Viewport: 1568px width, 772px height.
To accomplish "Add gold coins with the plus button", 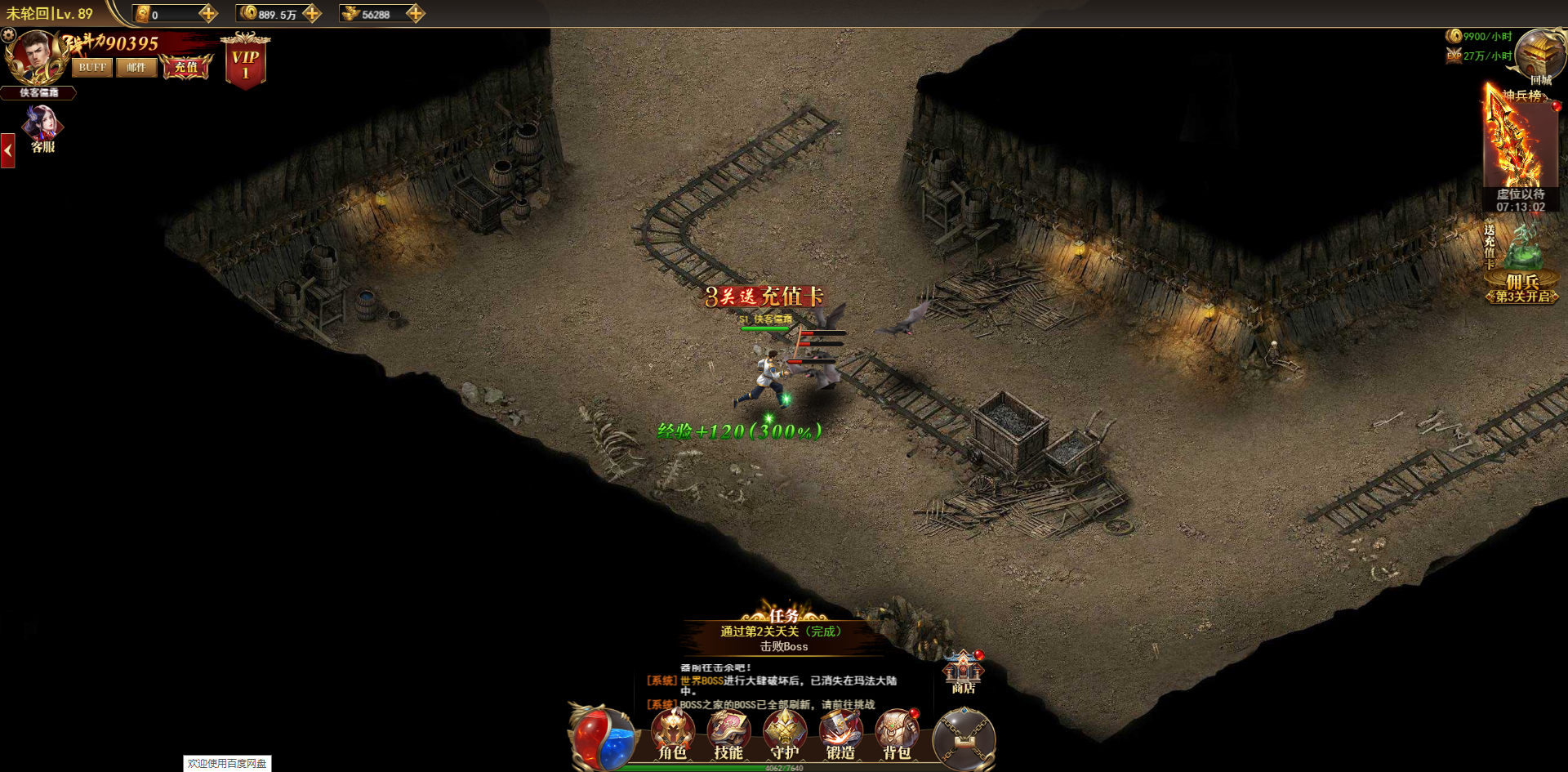I will (312, 13).
